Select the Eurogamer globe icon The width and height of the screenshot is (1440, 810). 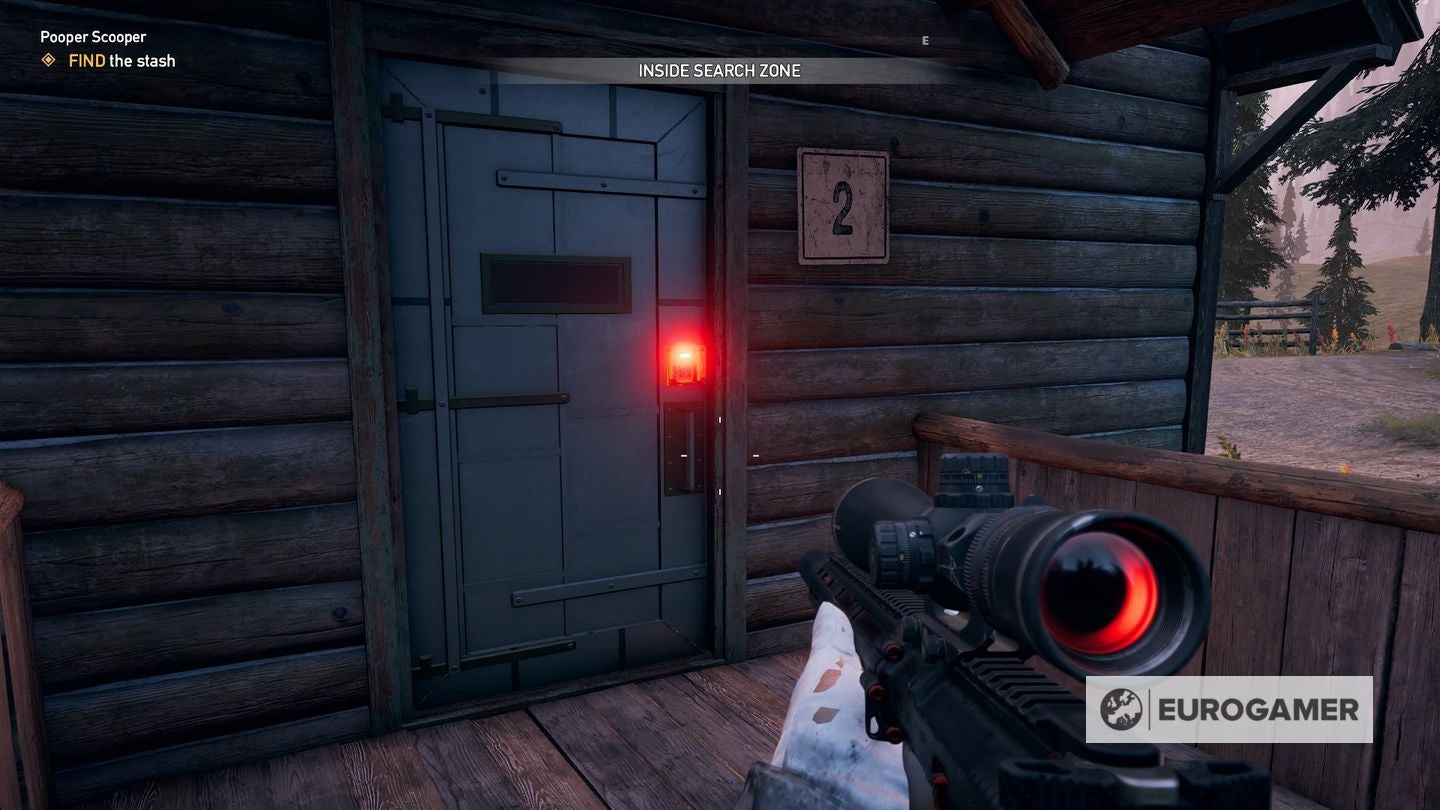tap(1124, 711)
